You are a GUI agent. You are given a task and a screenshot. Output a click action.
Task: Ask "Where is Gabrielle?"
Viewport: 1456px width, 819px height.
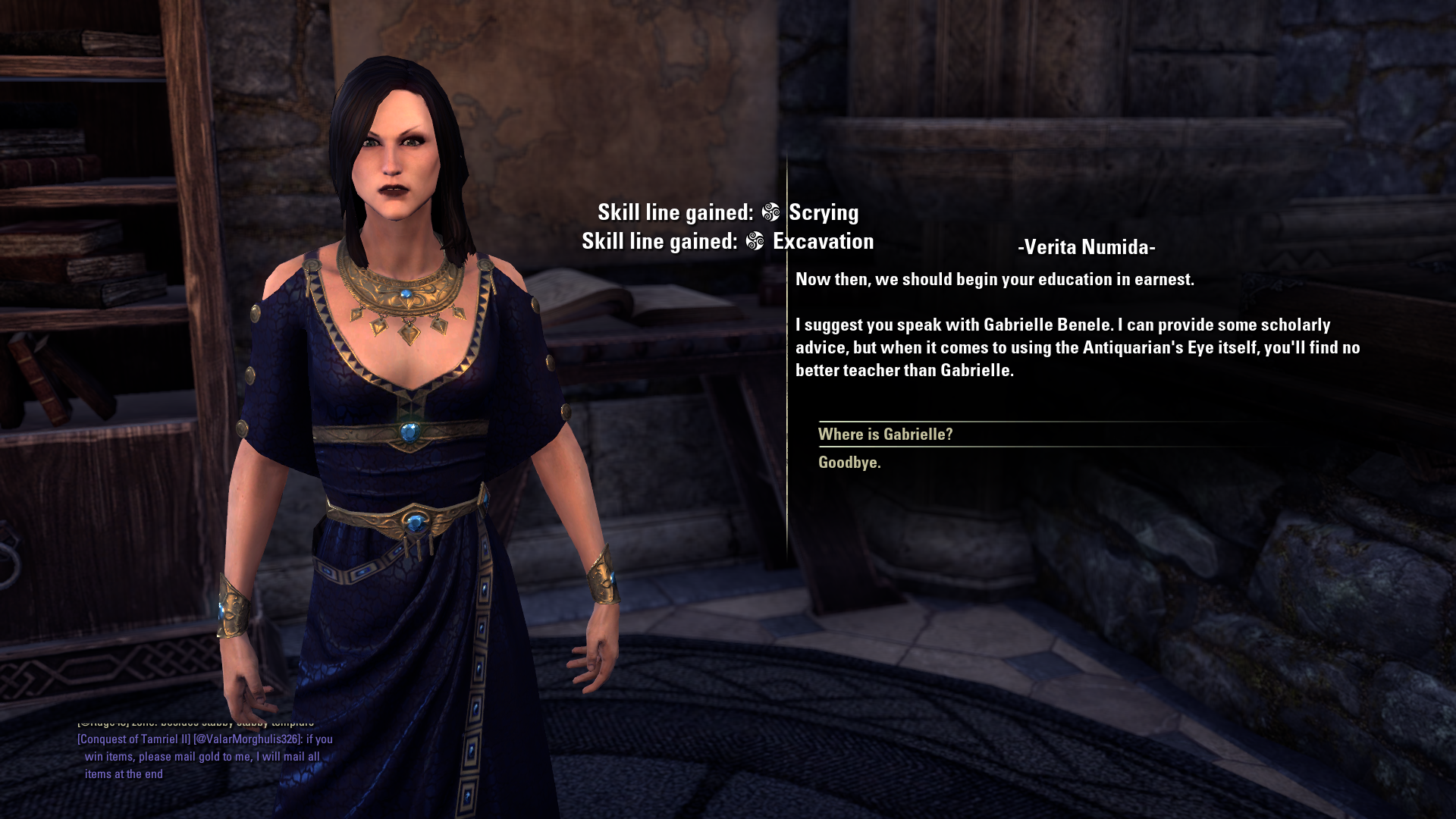(x=885, y=435)
